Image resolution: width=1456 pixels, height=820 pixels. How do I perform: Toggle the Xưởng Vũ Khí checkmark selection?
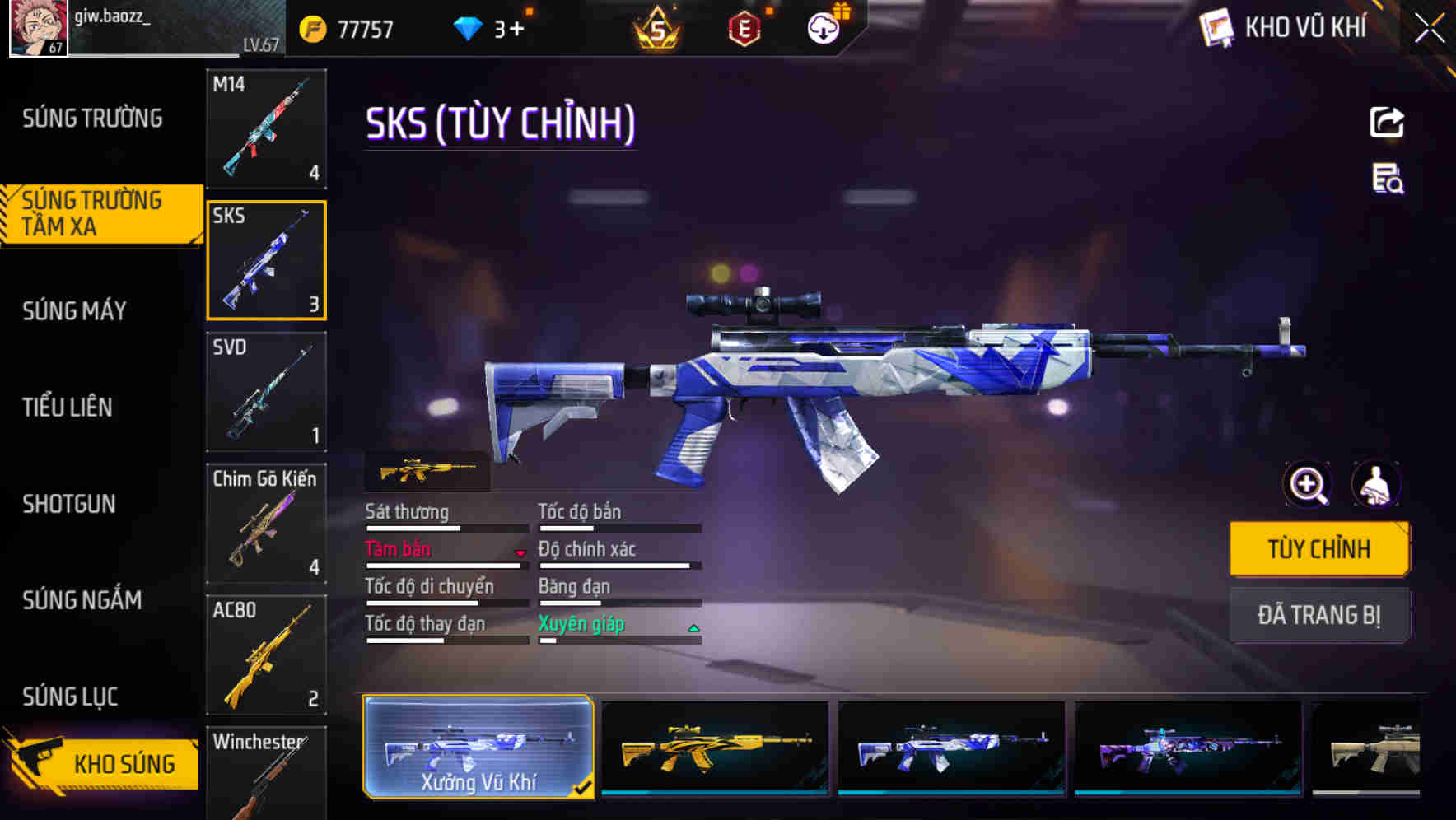585,787
